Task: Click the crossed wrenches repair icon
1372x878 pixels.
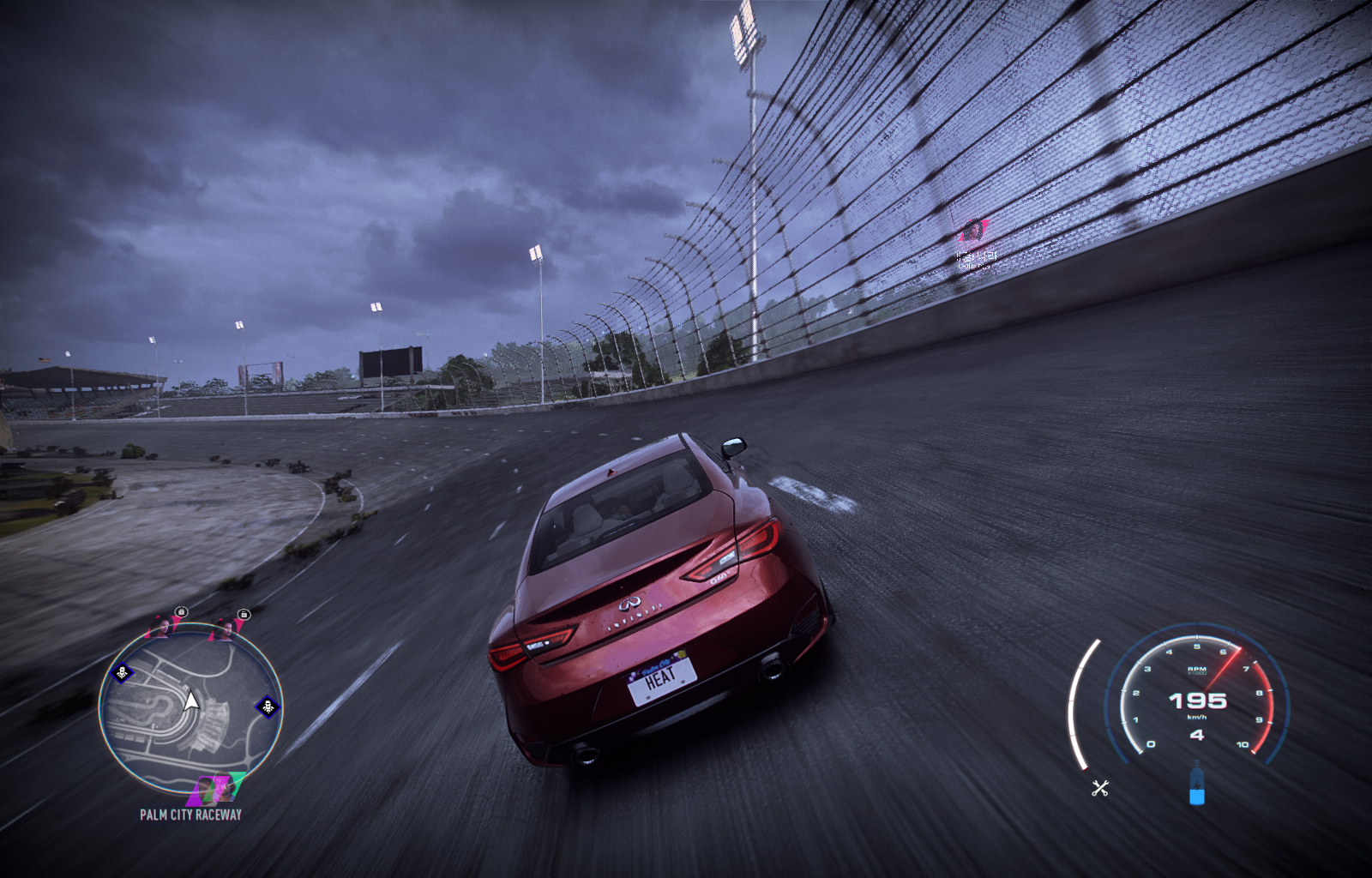Action: (1100, 788)
